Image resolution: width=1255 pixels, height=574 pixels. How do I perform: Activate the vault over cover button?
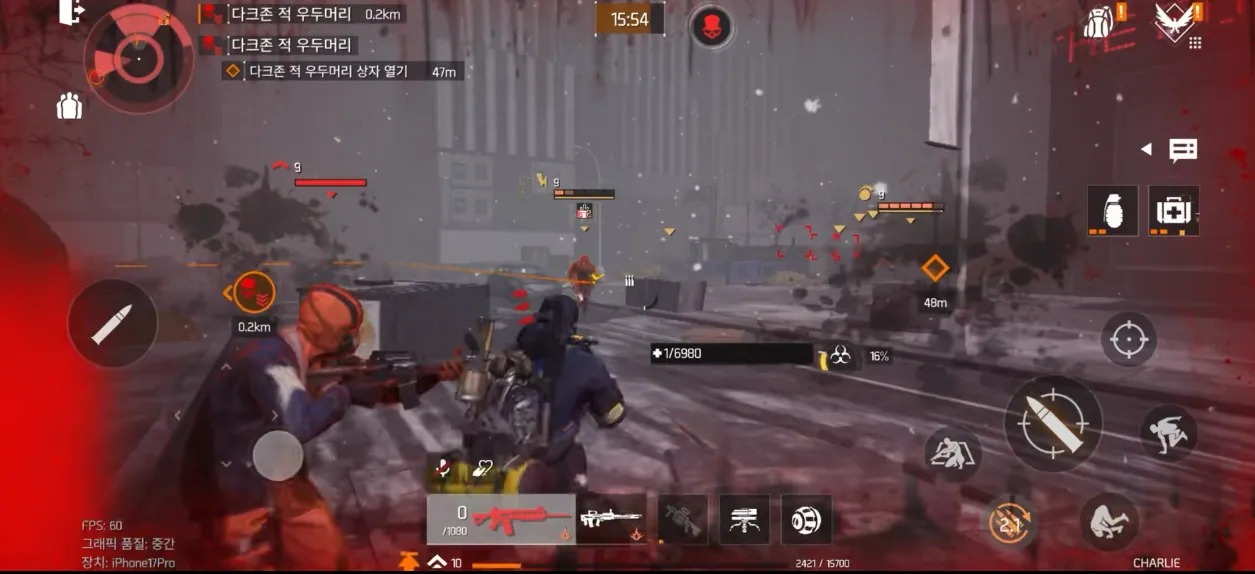(1169, 432)
